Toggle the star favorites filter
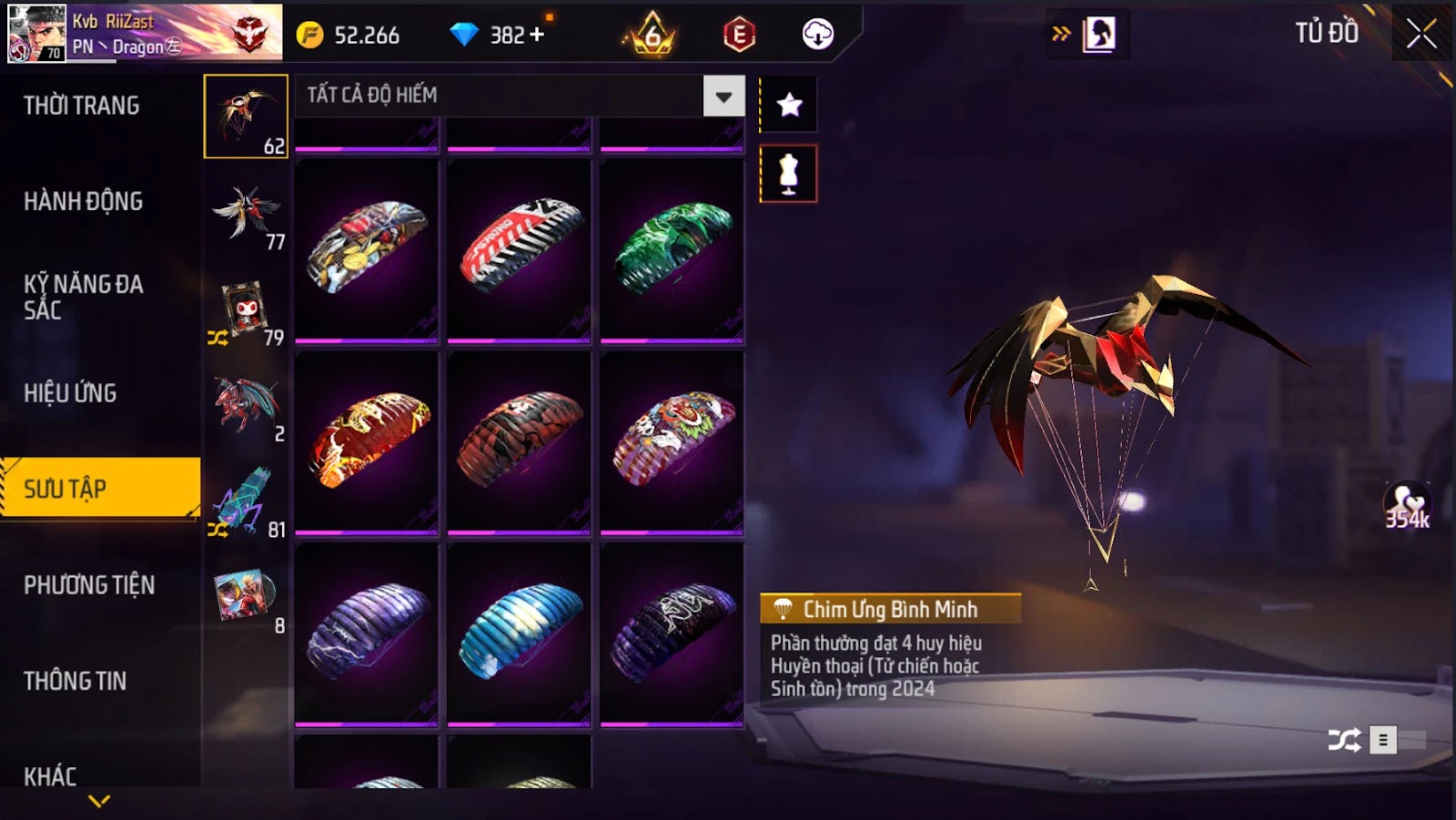1456x820 pixels. [789, 106]
